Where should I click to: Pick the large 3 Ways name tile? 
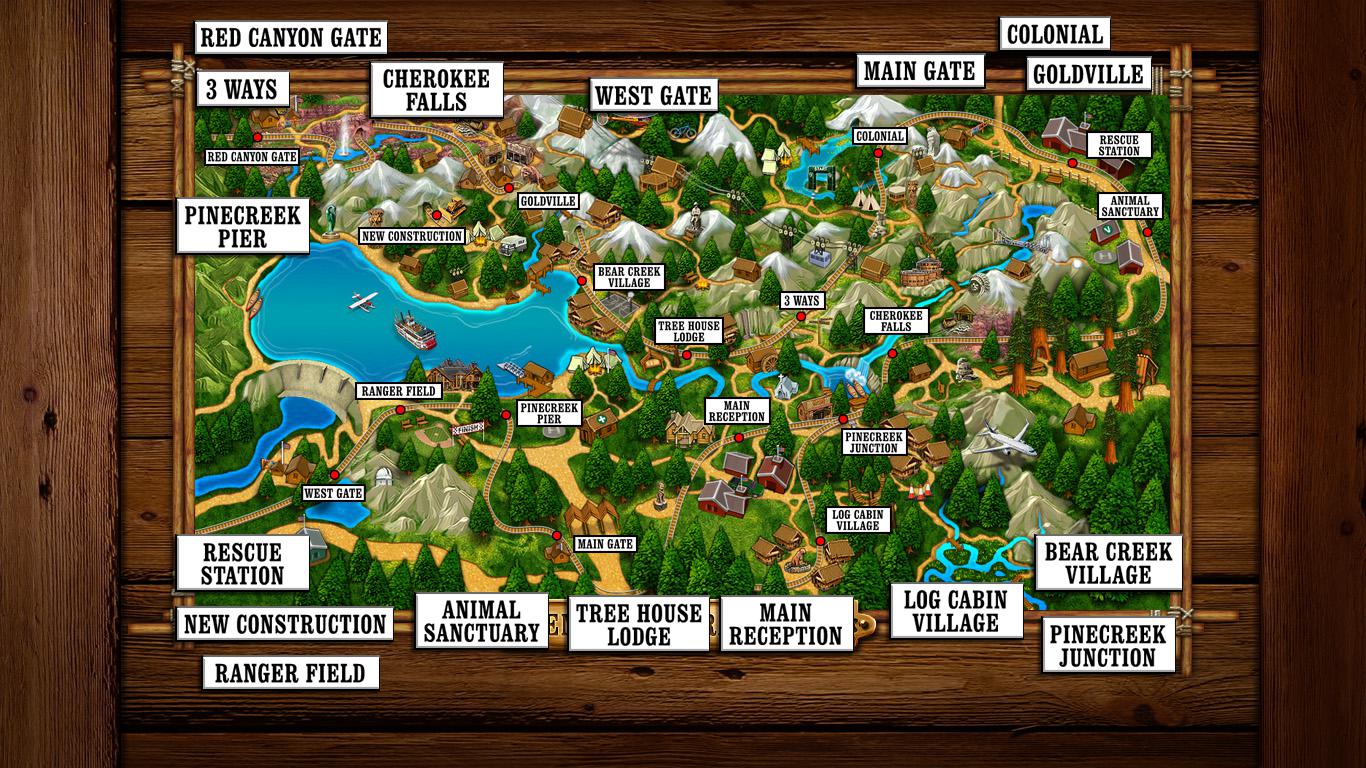(241, 89)
